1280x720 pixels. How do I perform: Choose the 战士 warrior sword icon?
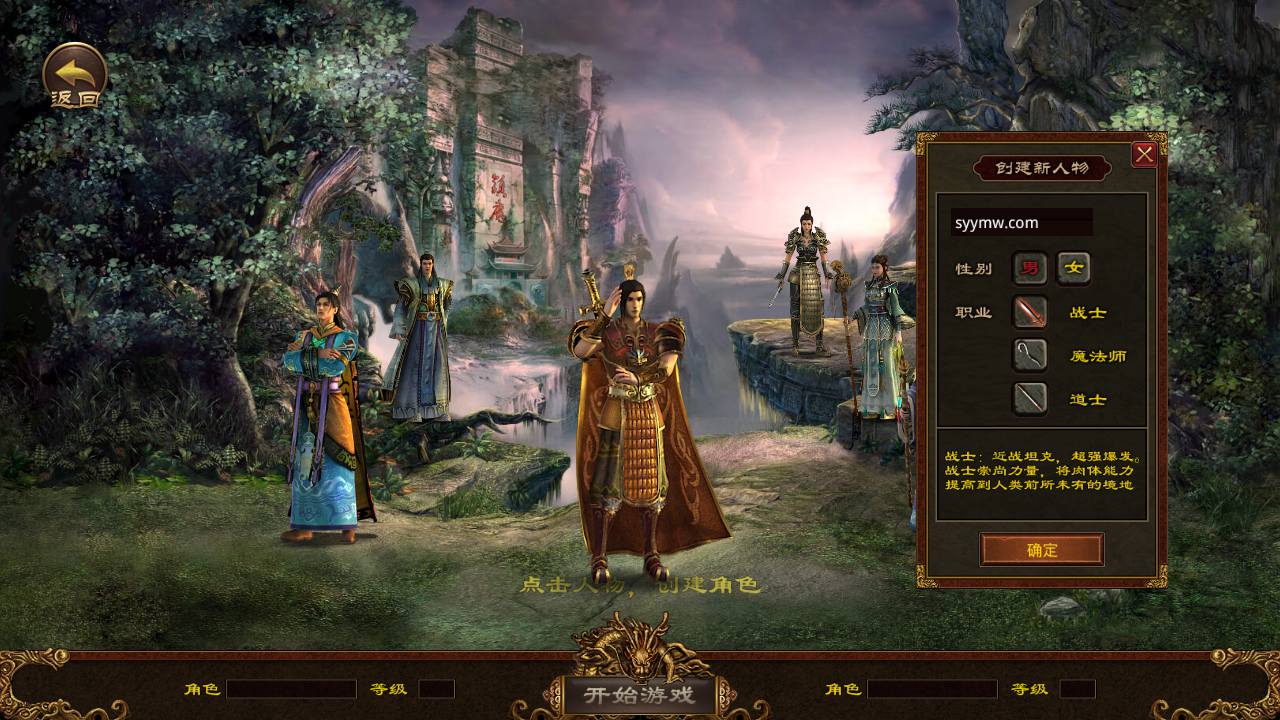[x=1030, y=312]
